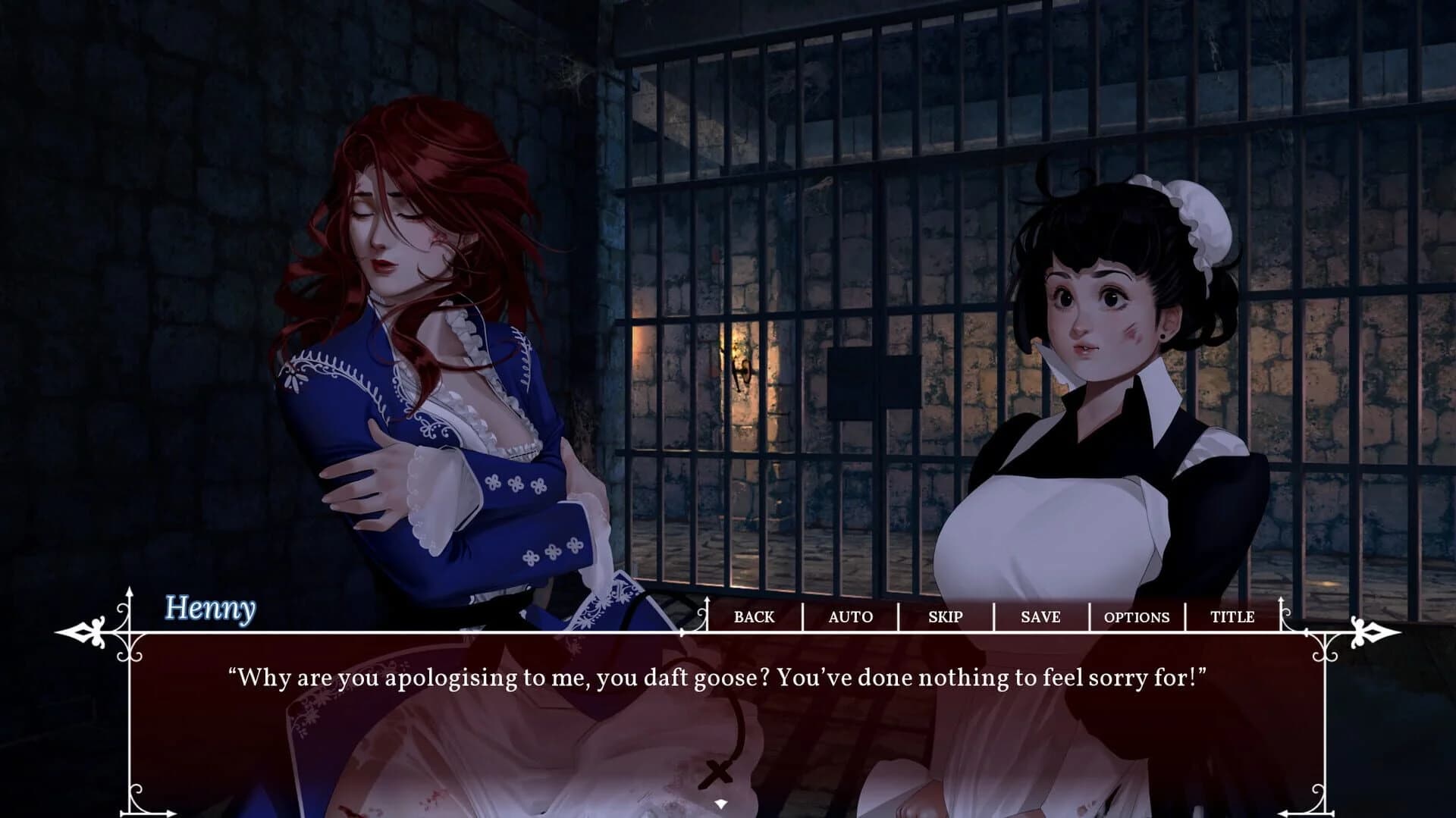Click BACK to view the previous line
Viewport: 1456px width, 818px height.
click(x=753, y=617)
